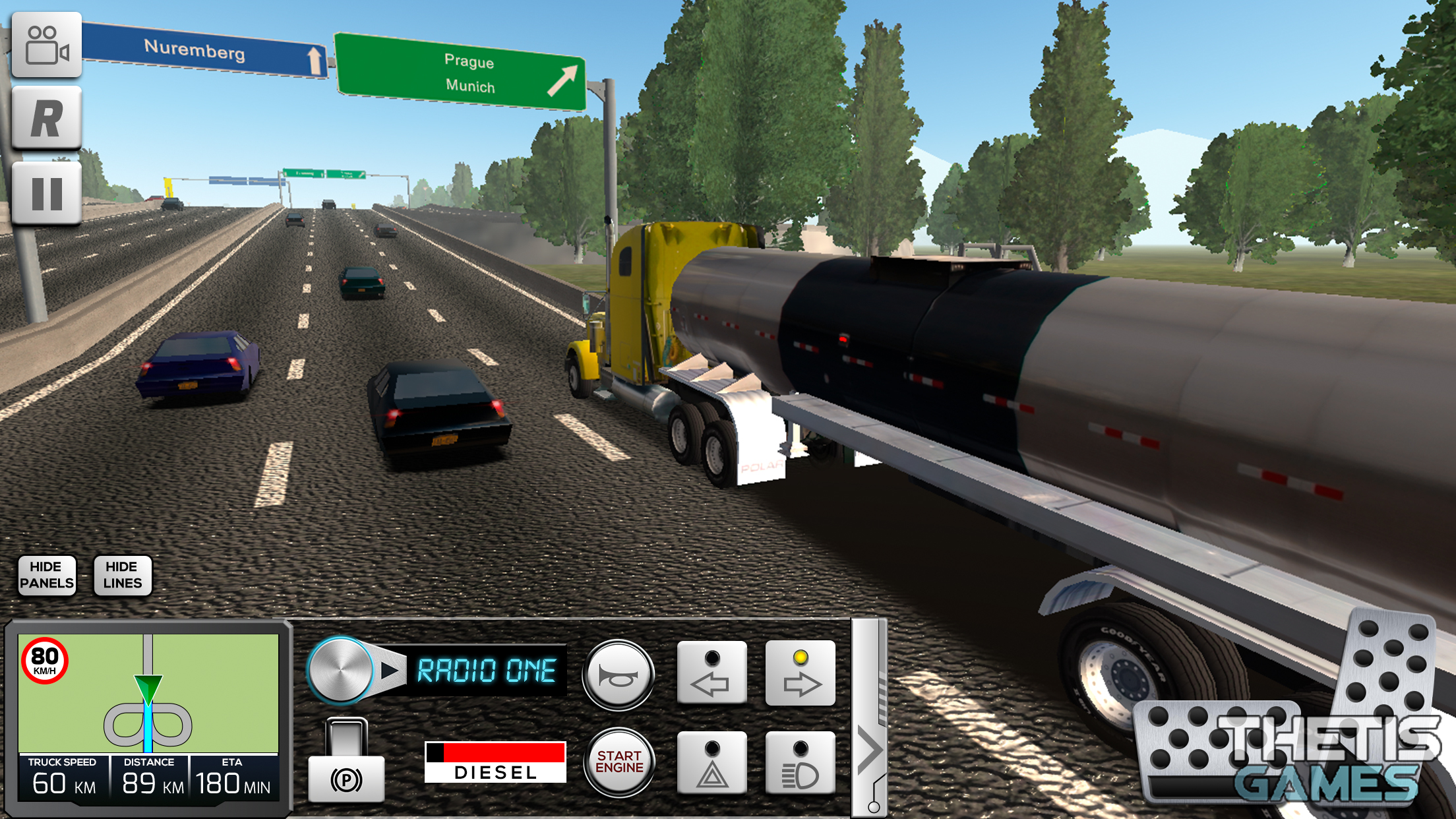Push the accelerator gas pedal
Viewport: 1456px width, 819px height.
pos(1388,666)
